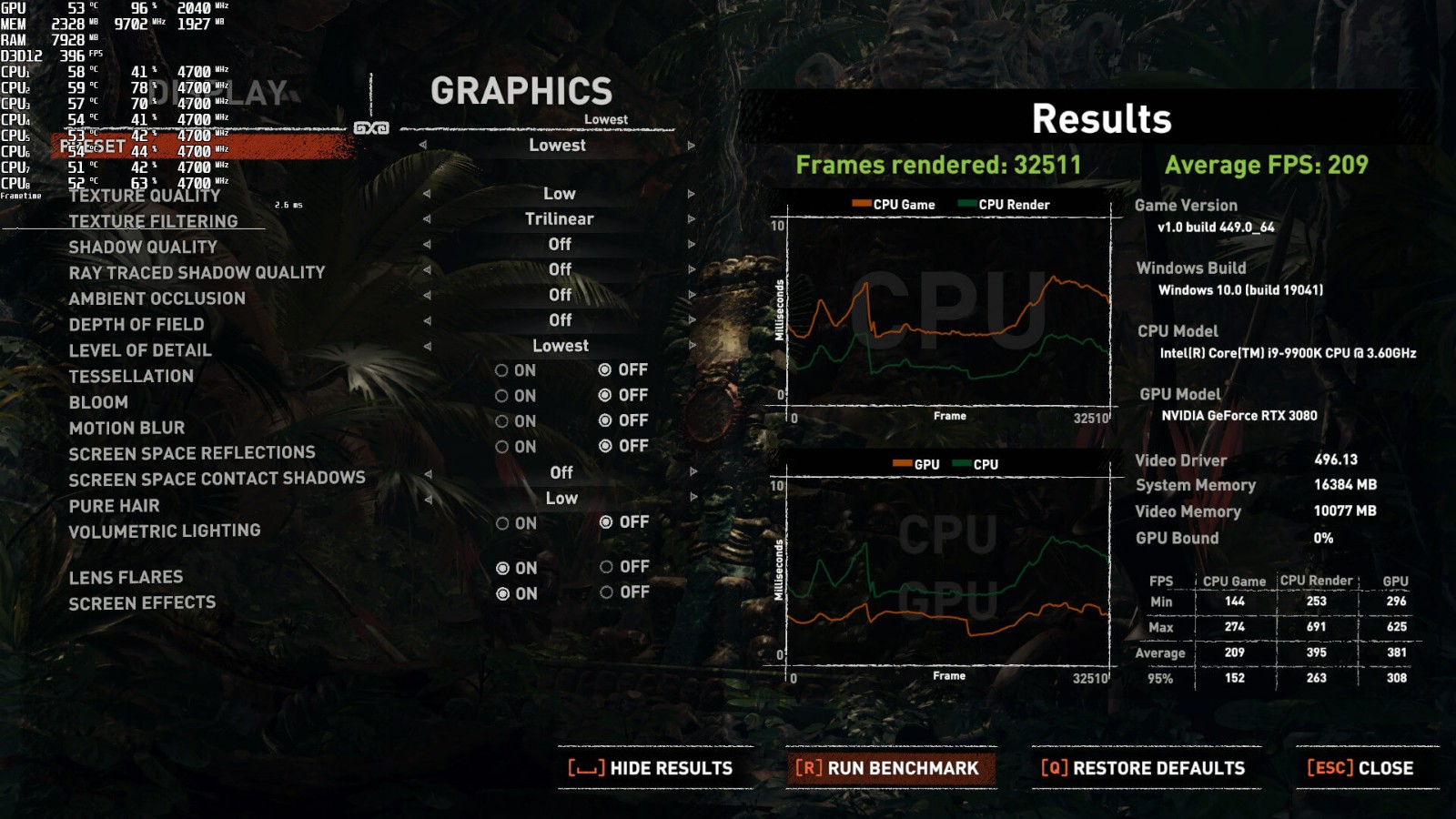Select the Shadow Quality setting row
The image size is (1456, 819).
(143, 248)
